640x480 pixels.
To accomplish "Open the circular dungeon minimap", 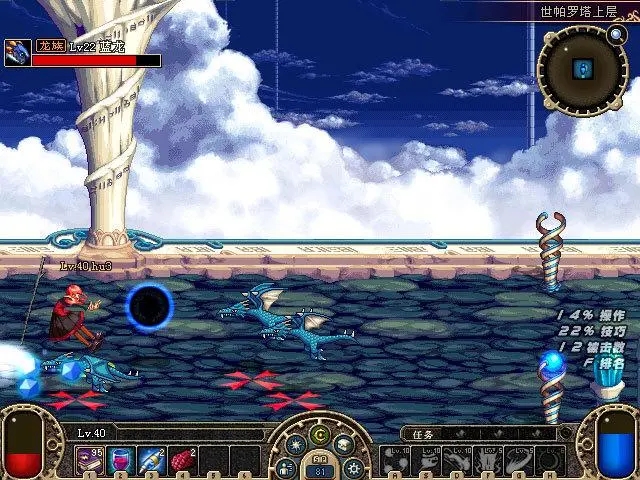I will (x=583, y=70).
